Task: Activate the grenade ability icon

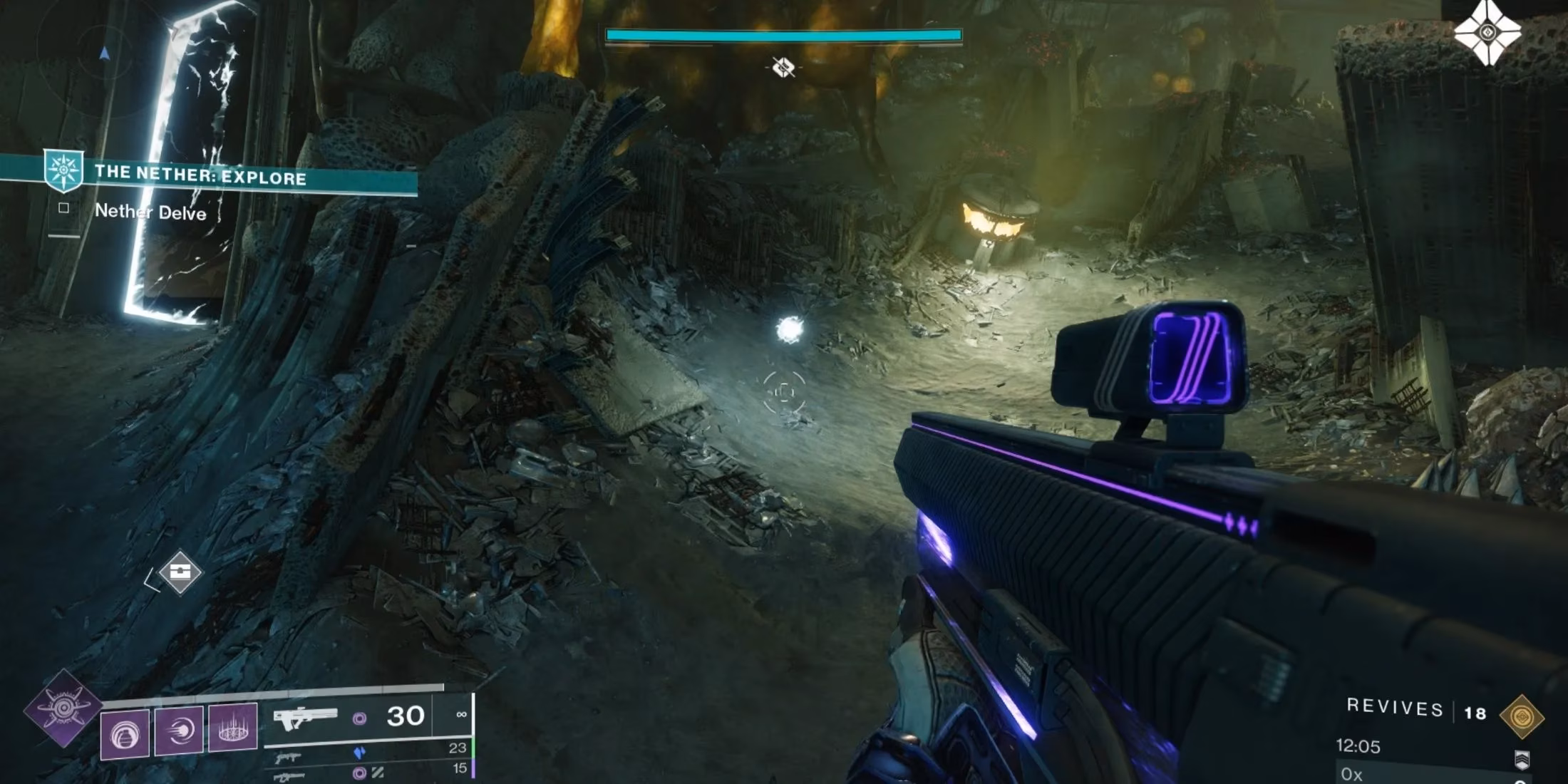Action: tap(125, 733)
